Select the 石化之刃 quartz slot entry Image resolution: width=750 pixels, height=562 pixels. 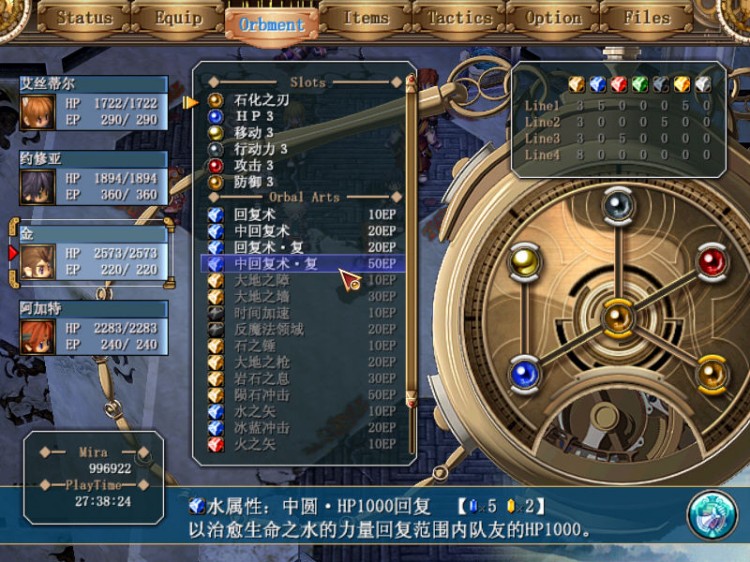[261, 101]
